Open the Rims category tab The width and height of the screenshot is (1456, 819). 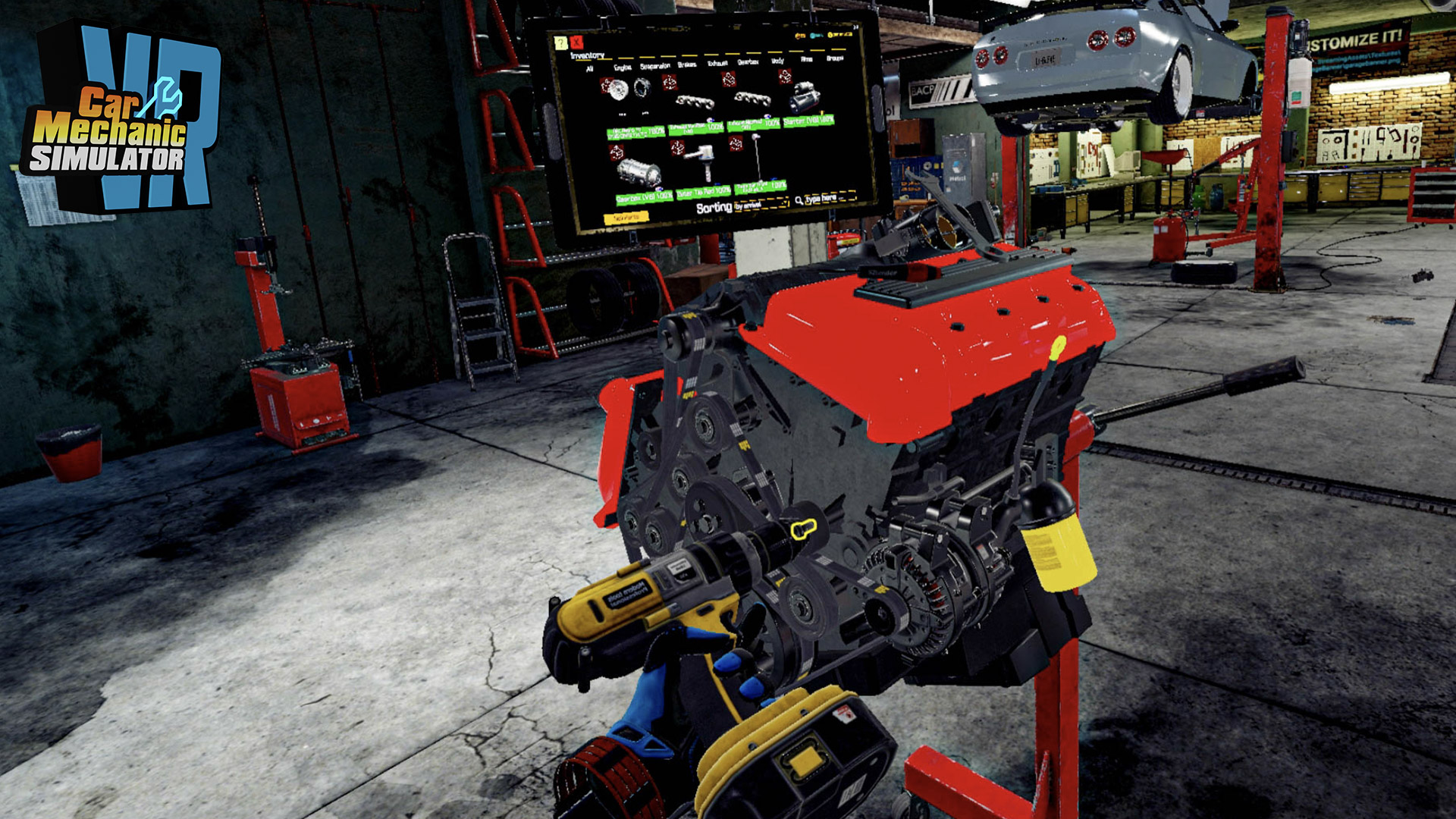807,59
